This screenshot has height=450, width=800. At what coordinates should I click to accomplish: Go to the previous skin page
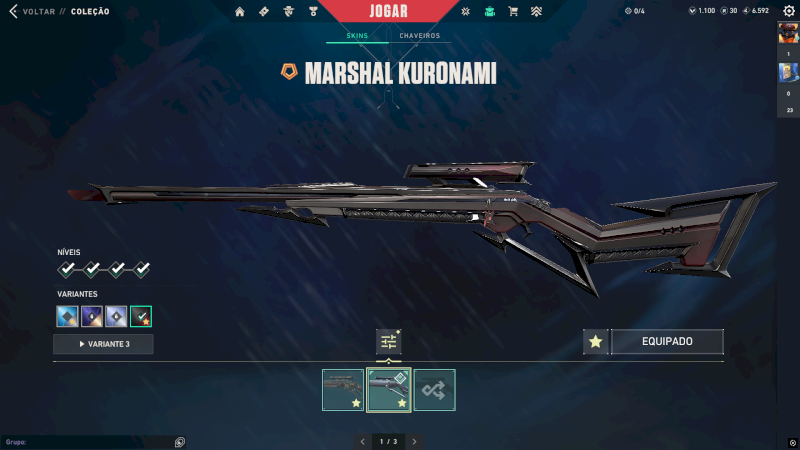click(x=363, y=441)
